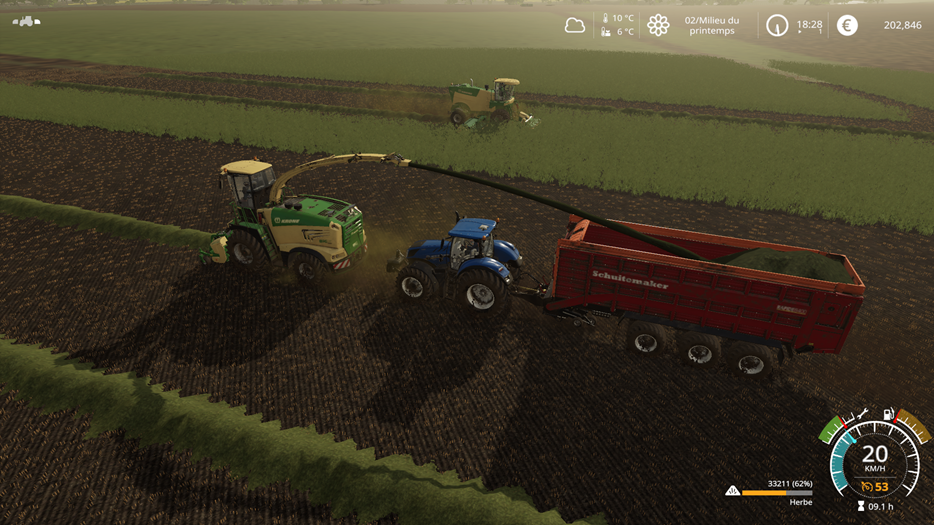Select the flower season icon

[658, 25]
